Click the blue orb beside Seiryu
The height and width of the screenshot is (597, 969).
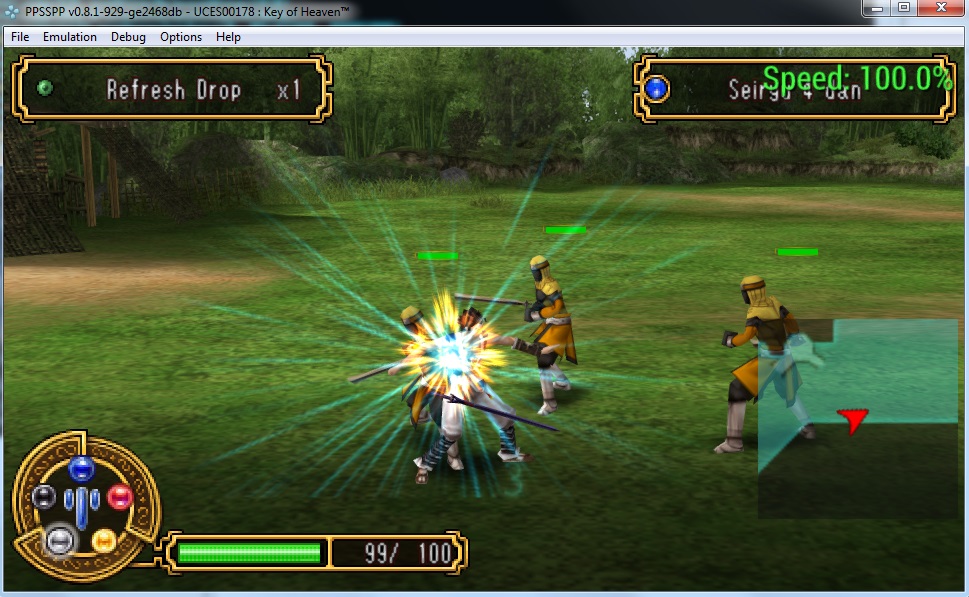pyautogui.click(x=656, y=90)
